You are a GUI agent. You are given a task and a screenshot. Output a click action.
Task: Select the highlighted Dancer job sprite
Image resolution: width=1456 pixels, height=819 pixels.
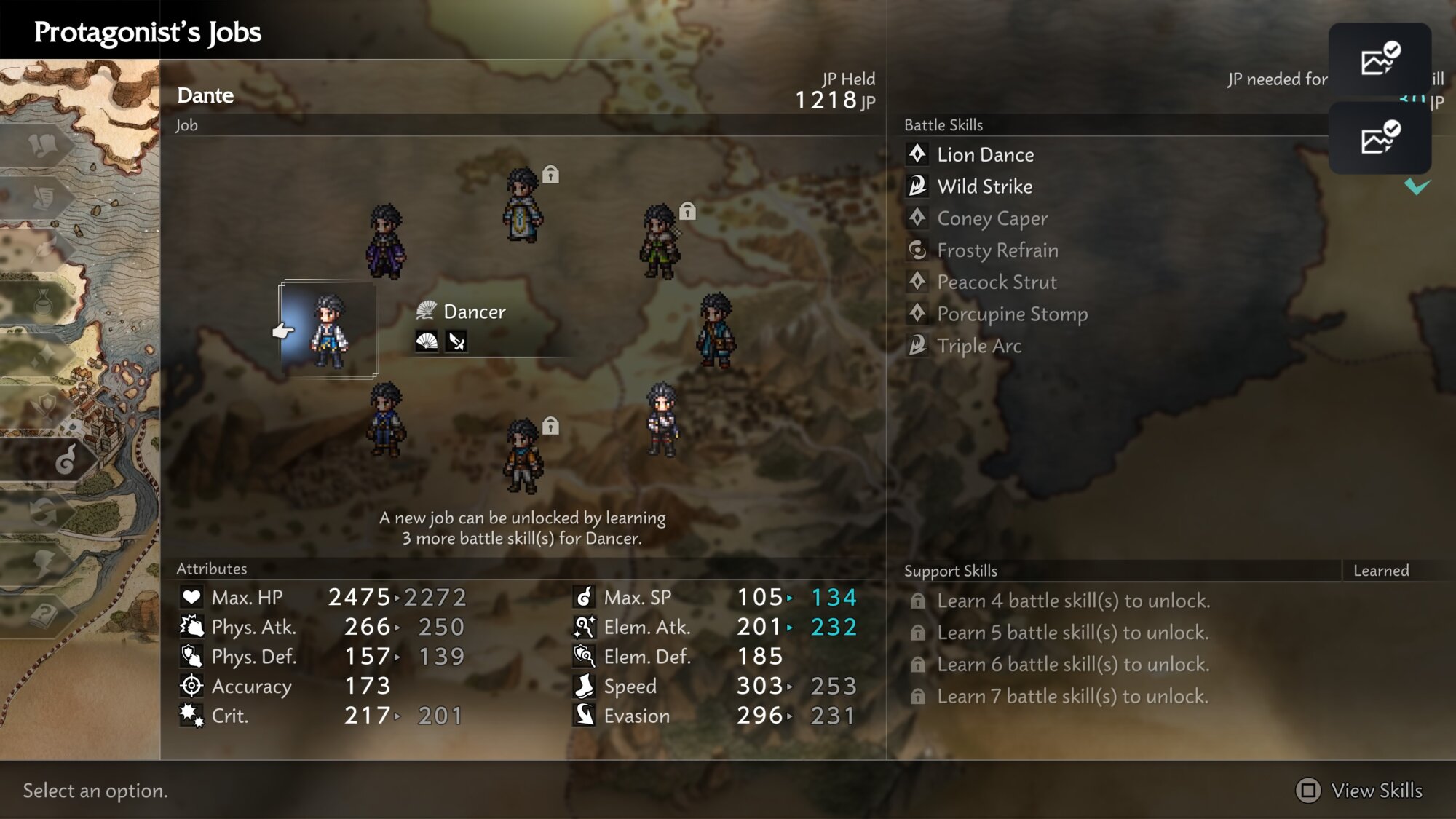[x=329, y=331]
